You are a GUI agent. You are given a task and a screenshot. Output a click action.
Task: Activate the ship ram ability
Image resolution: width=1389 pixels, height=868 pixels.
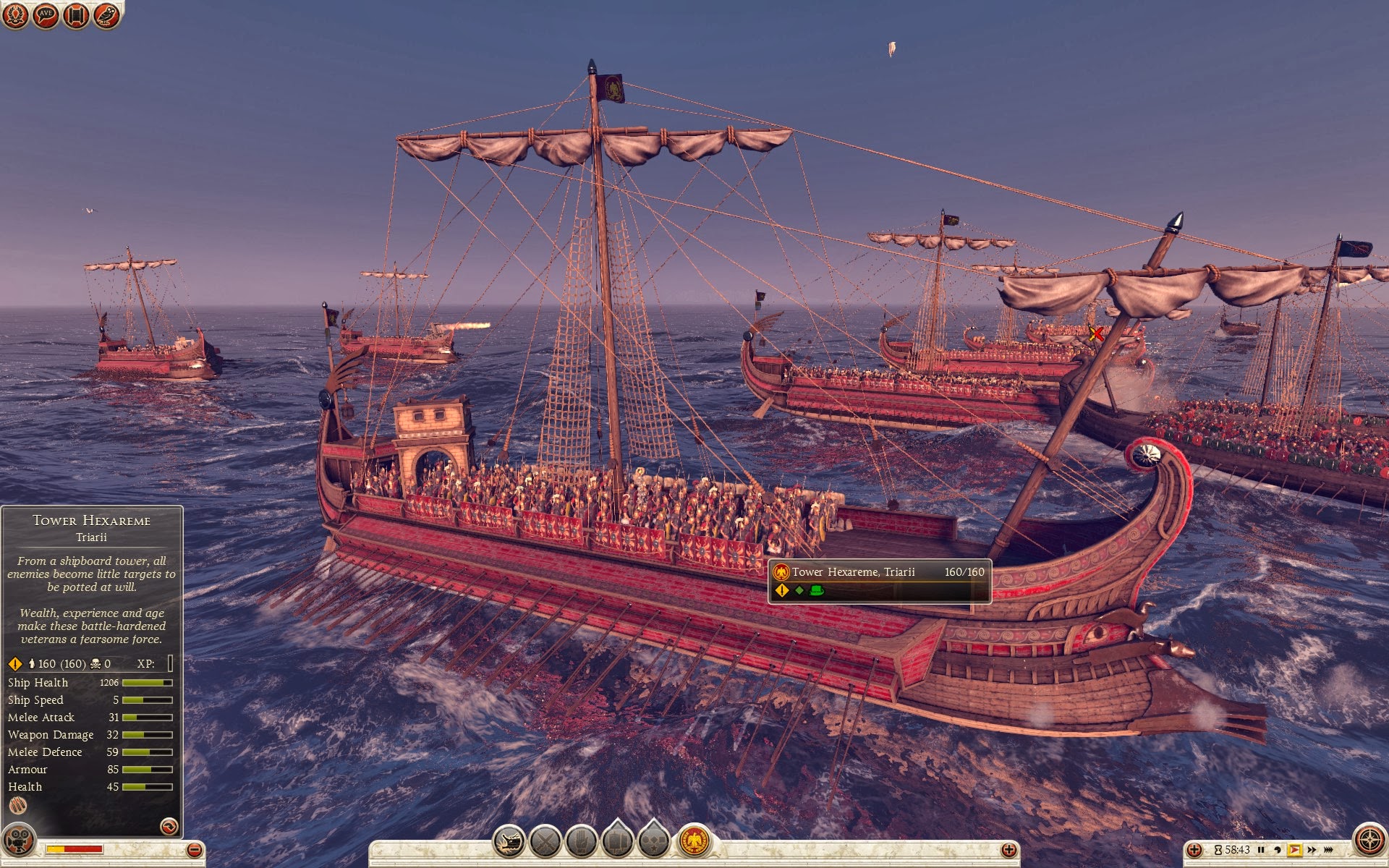[x=509, y=842]
